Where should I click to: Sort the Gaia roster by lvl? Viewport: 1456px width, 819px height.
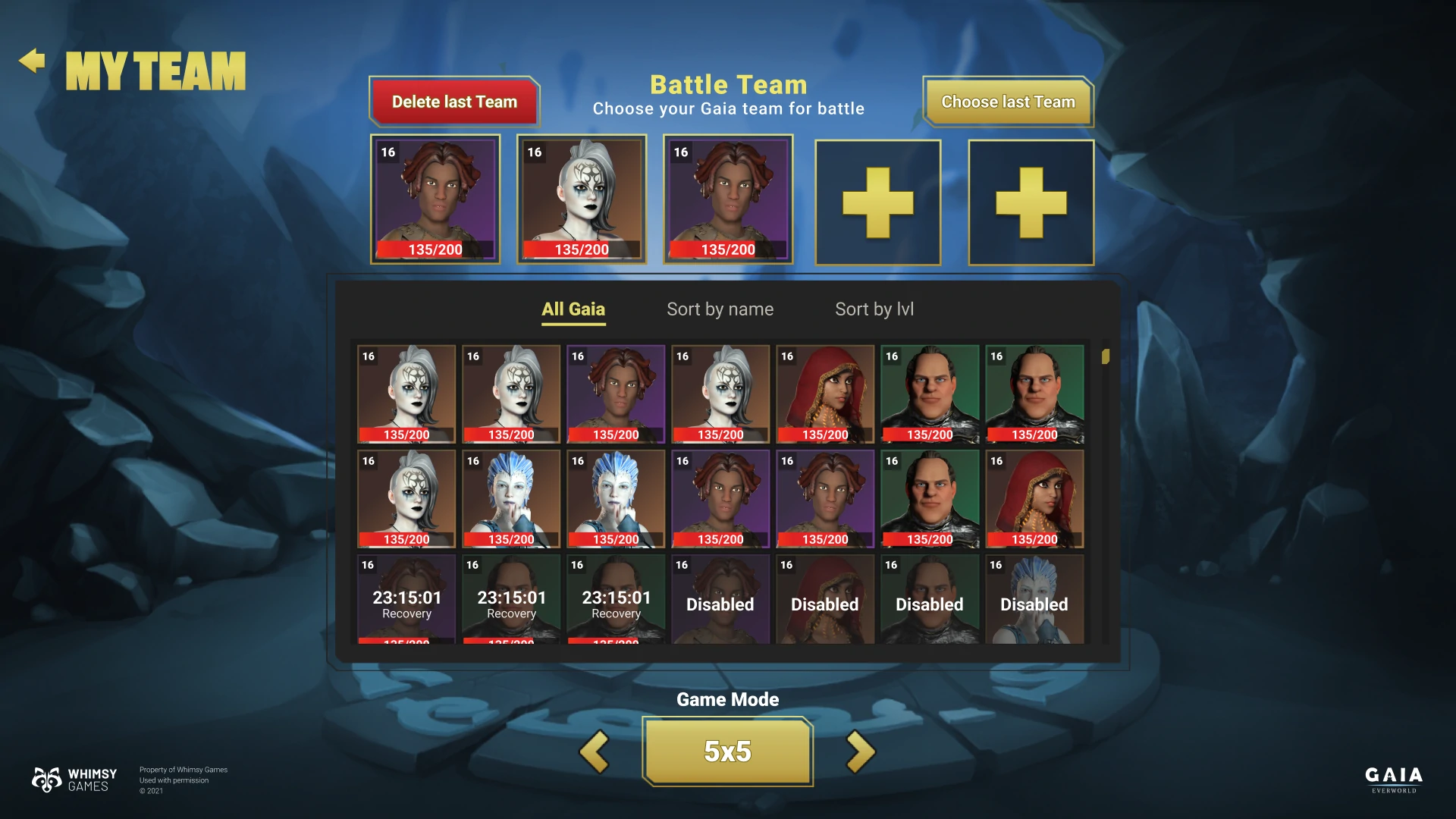tap(874, 309)
